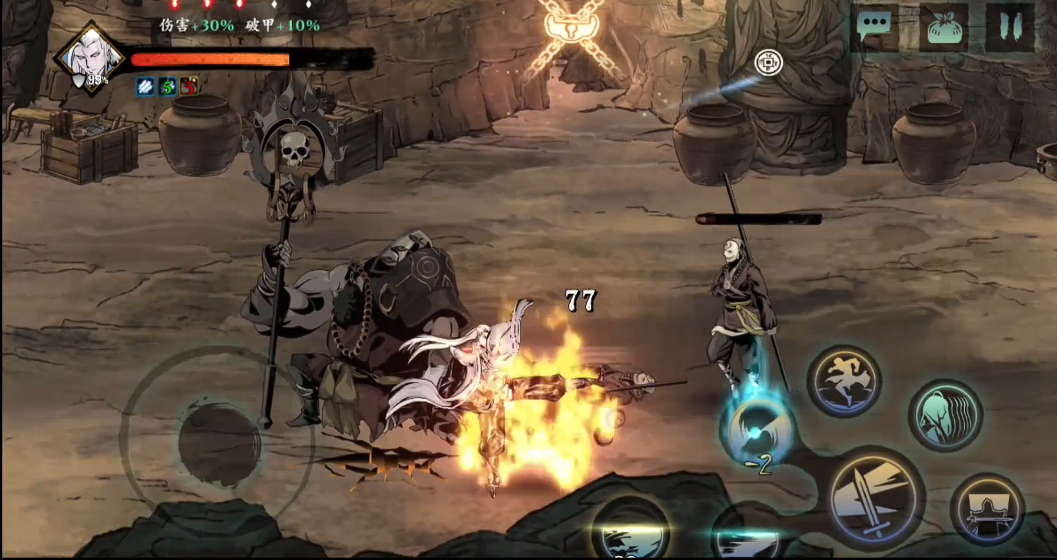Open the bag inventory pouch

943,27
